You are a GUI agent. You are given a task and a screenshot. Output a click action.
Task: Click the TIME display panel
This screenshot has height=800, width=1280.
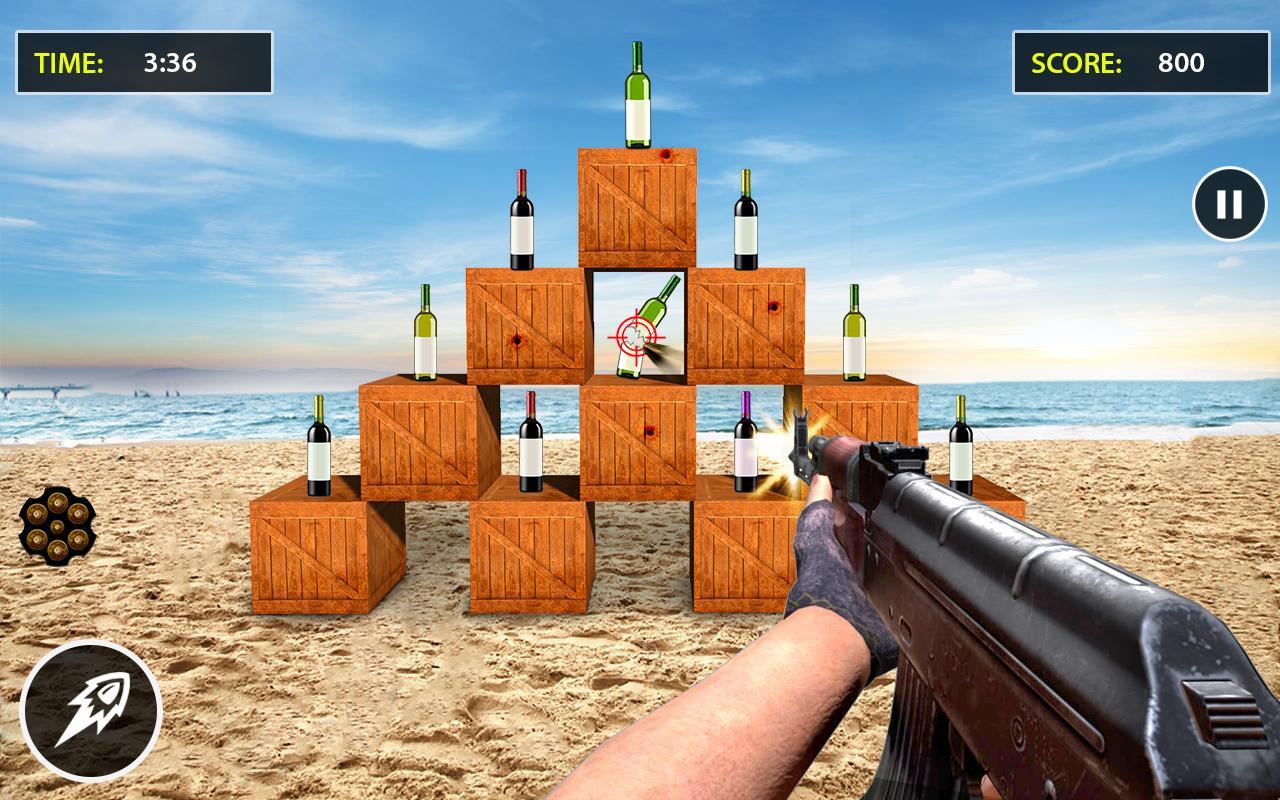point(145,60)
